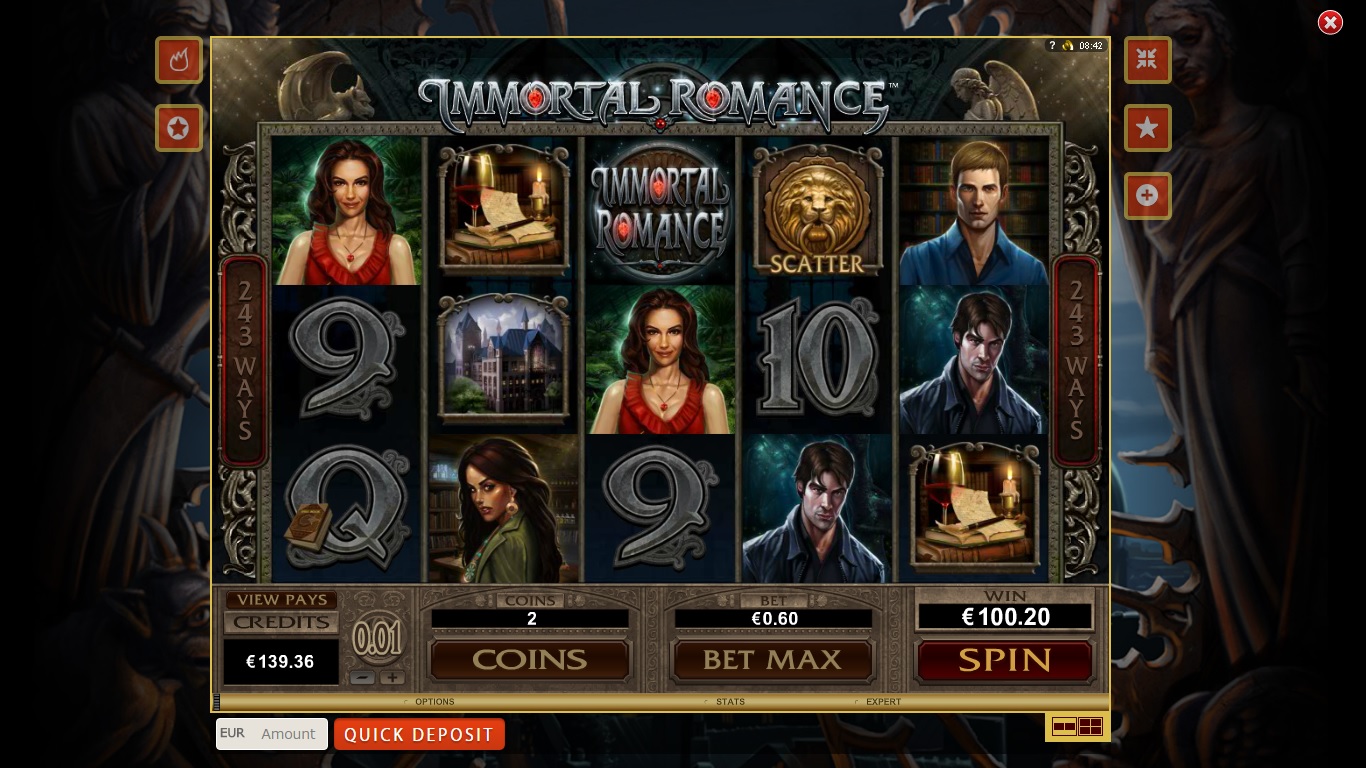Click the shrink-arrows minimize window icon
This screenshot has width=1366, height=768.
(x=1147, y=60)
